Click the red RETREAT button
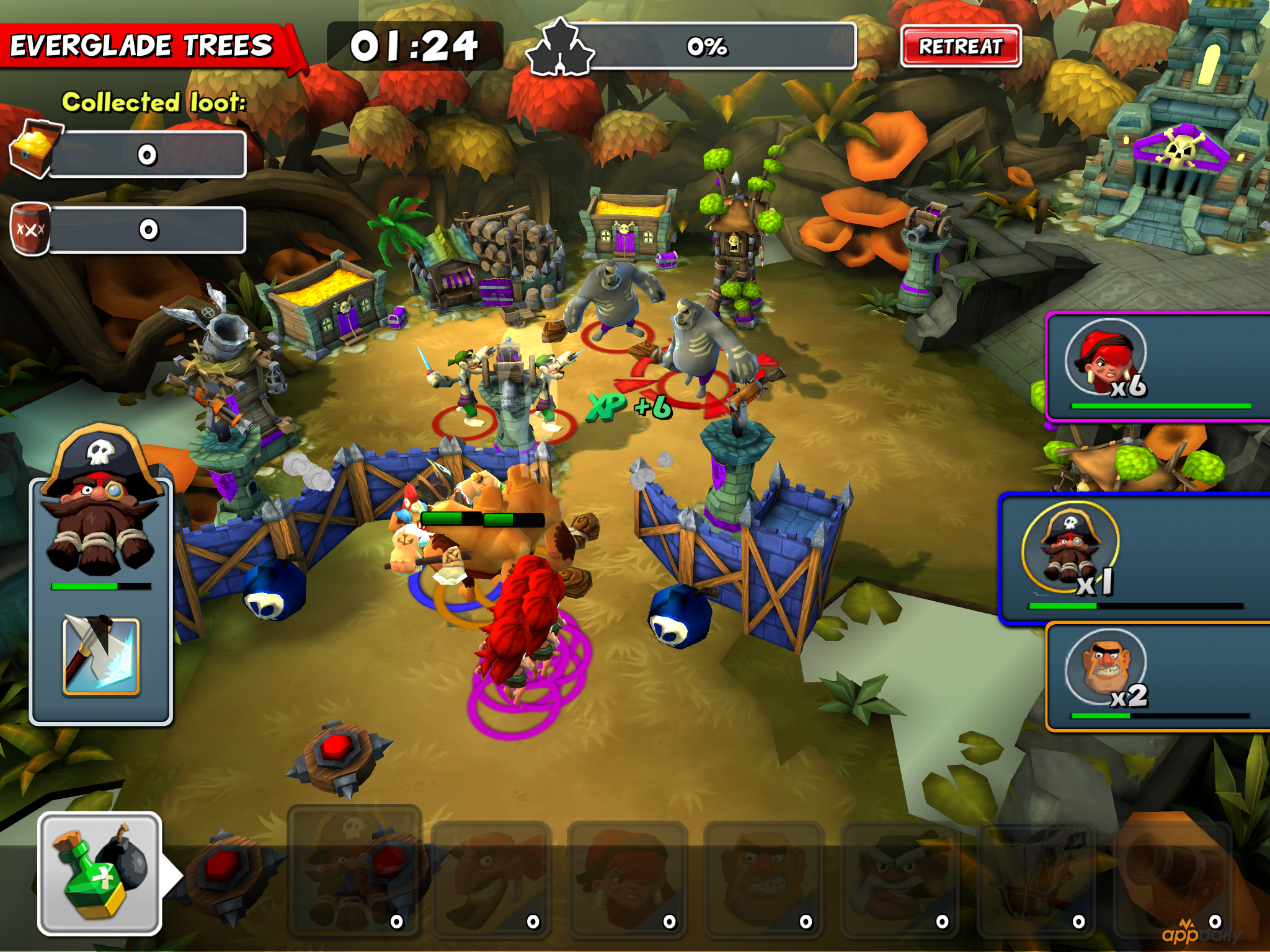Screen dimensions: 1270x952 [x=960, y=46]
